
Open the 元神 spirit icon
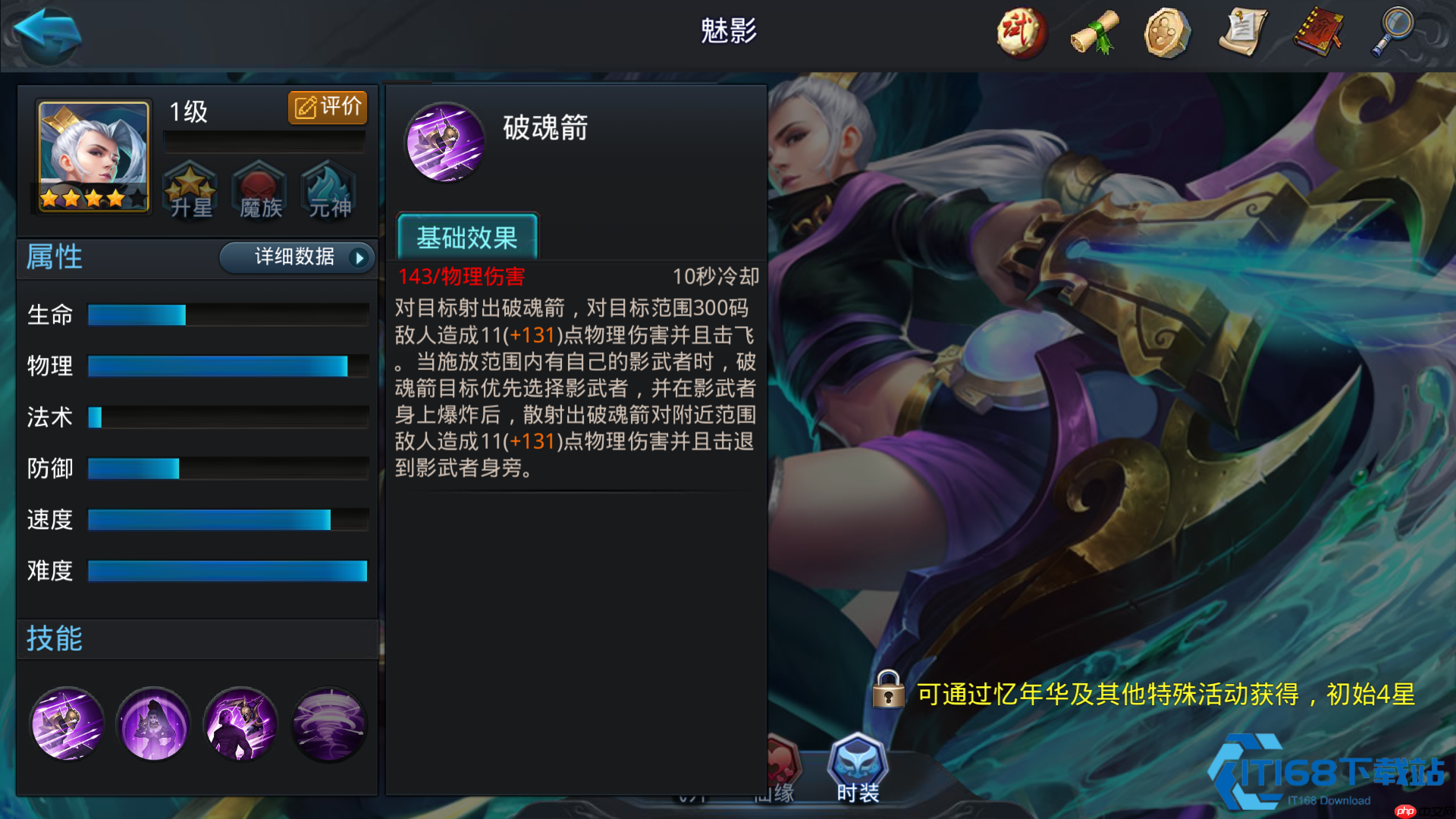coord(328,192)
